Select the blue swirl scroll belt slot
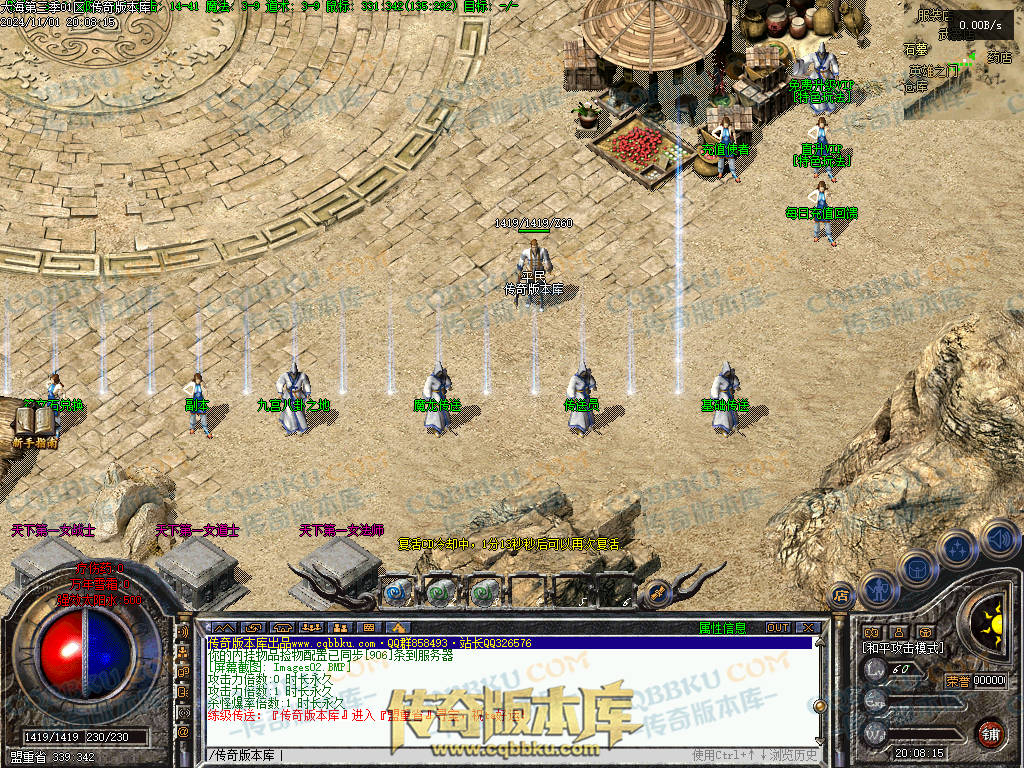The width and height of the screenshot is (1024, 768). [x=398, y=592]
